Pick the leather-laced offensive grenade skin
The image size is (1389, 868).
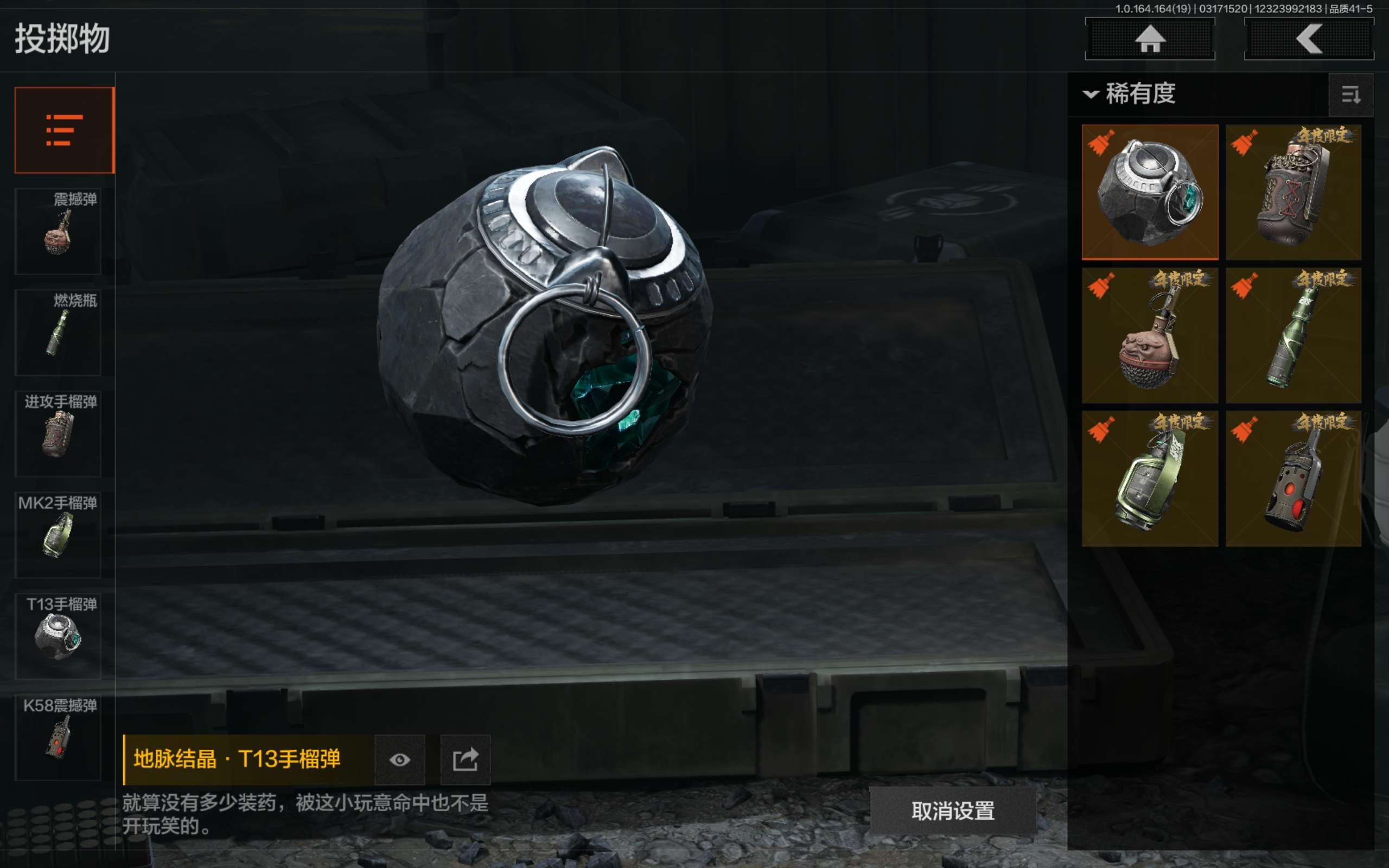1293,192
